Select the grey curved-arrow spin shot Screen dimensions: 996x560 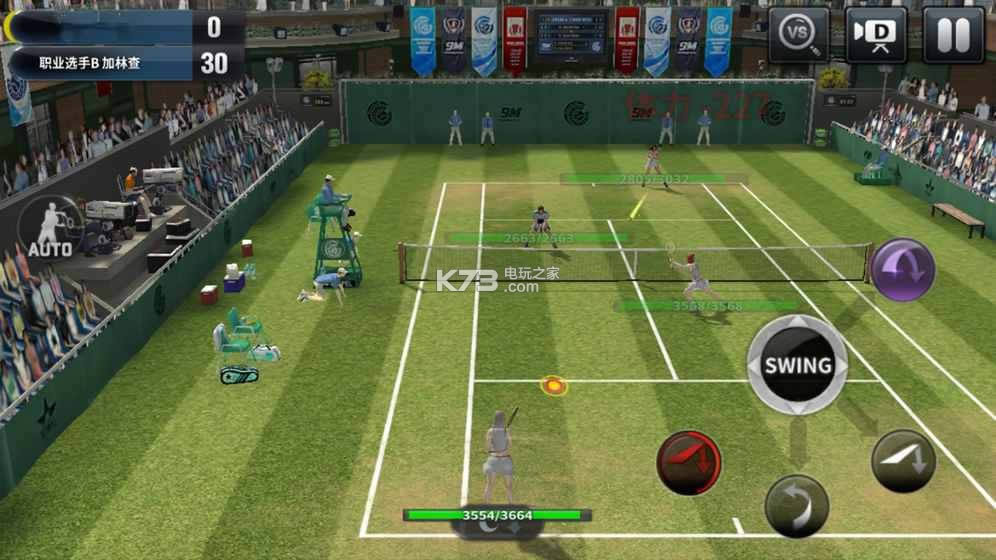pos(797,505)
